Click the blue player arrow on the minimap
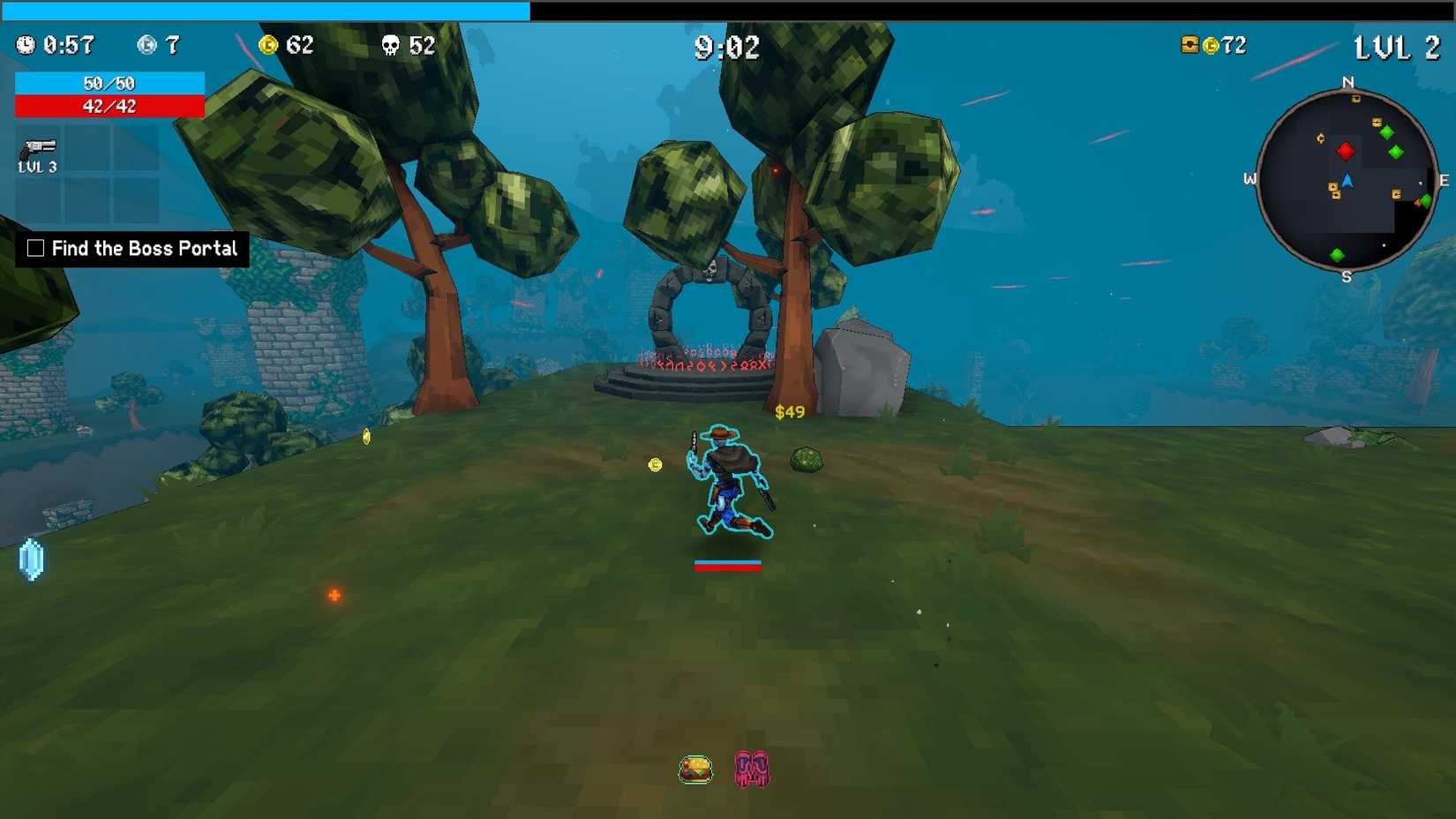Image resolution: width=1456 pixels, height=819 pixels. (x=1348, y=180)
